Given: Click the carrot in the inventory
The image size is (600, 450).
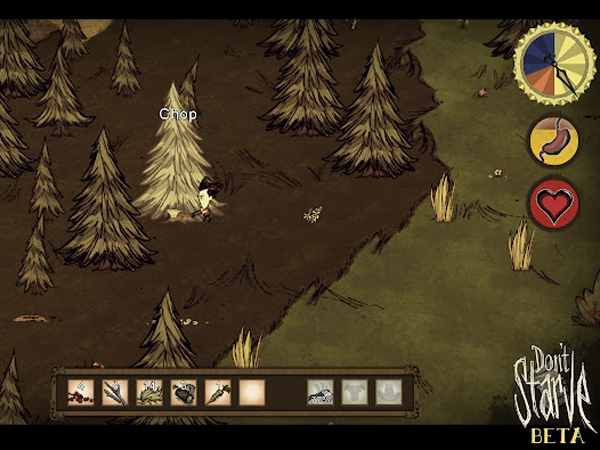Looking at the screenshot, I should point(217,392).
